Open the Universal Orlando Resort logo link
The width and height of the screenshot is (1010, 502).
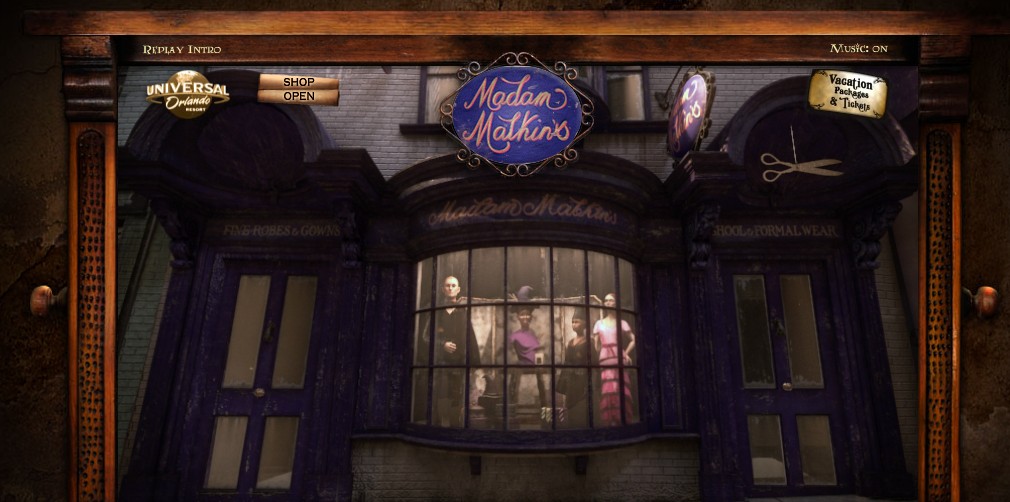188,94
